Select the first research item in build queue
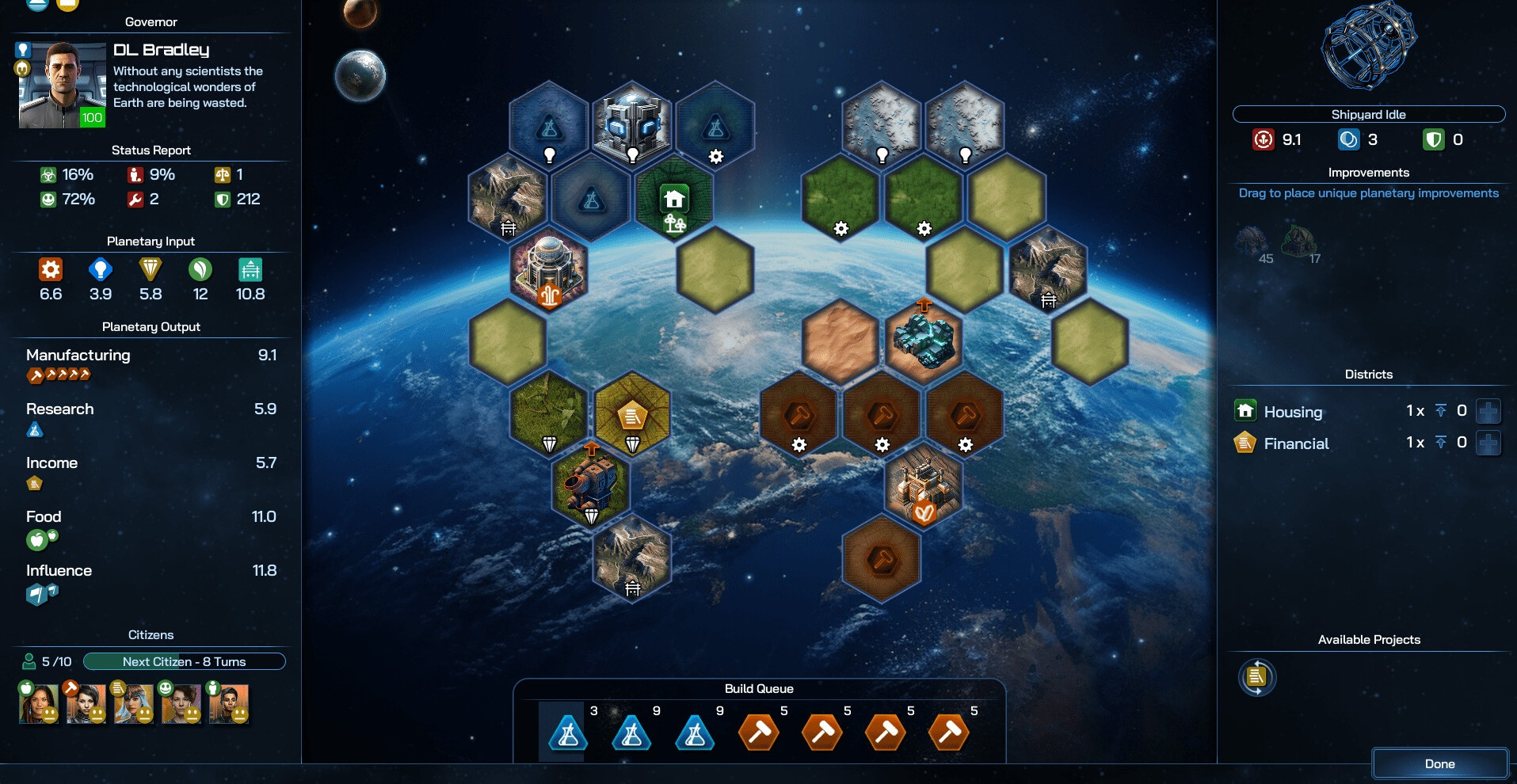The height and width of the screenshot is (784, 1517). tap(568, 732)
